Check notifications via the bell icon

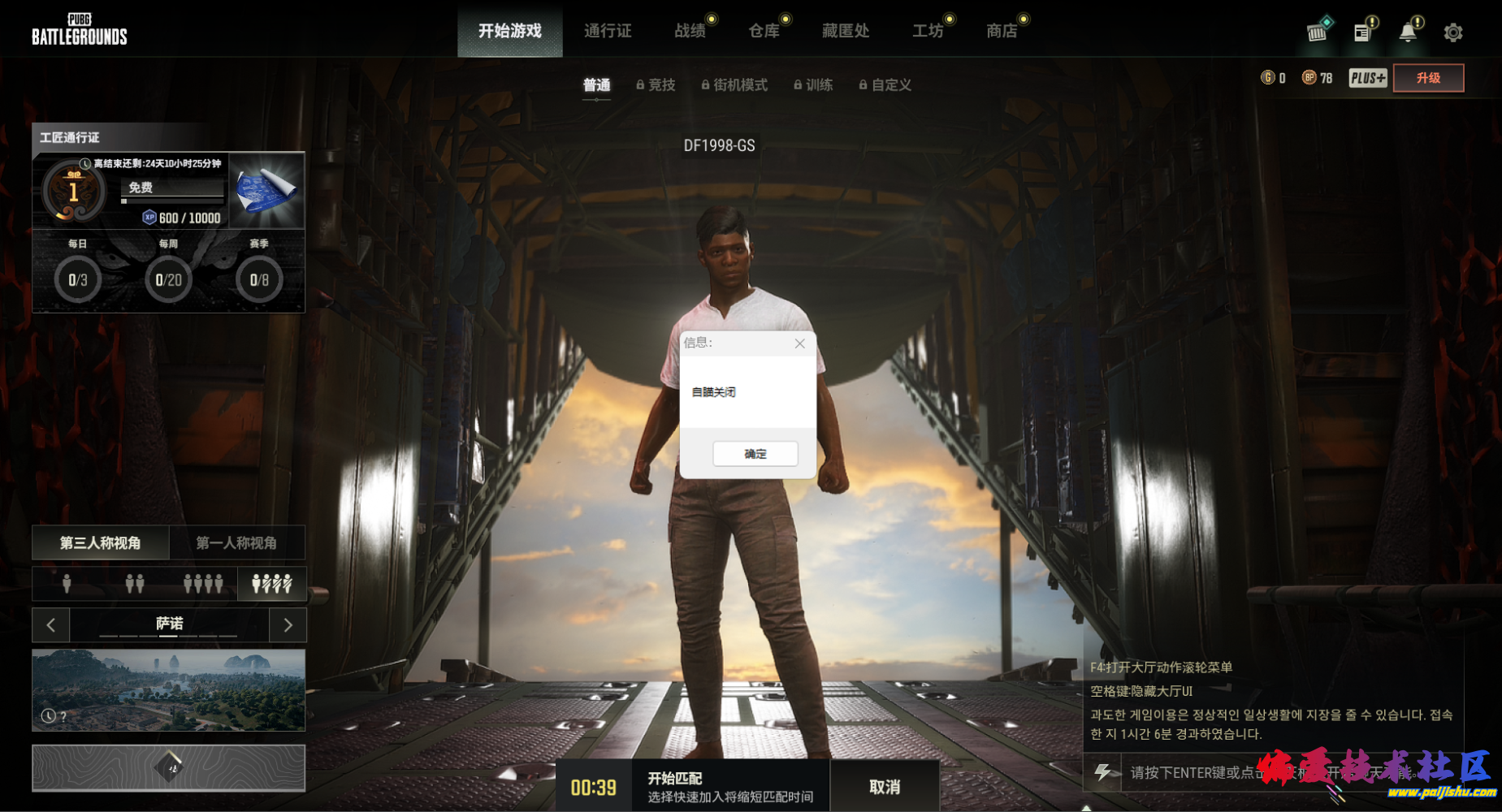click(x=1409, y=30)
